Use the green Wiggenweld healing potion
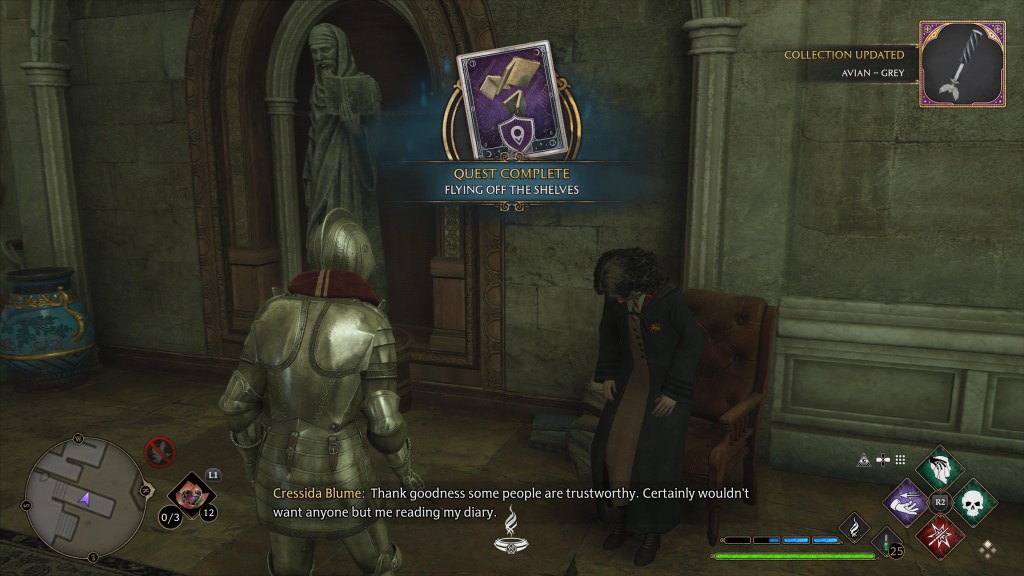Image resolution: width=1024 pixels, height=576 pixels. click(x=883, y=543)
